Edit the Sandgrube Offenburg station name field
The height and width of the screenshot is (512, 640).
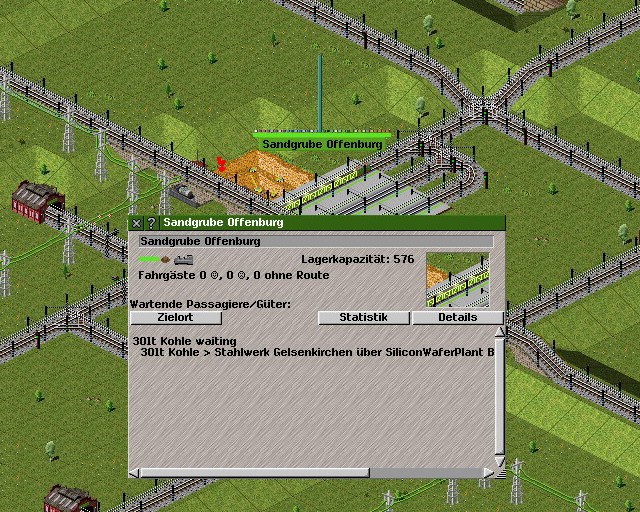(x=315, y=241)
